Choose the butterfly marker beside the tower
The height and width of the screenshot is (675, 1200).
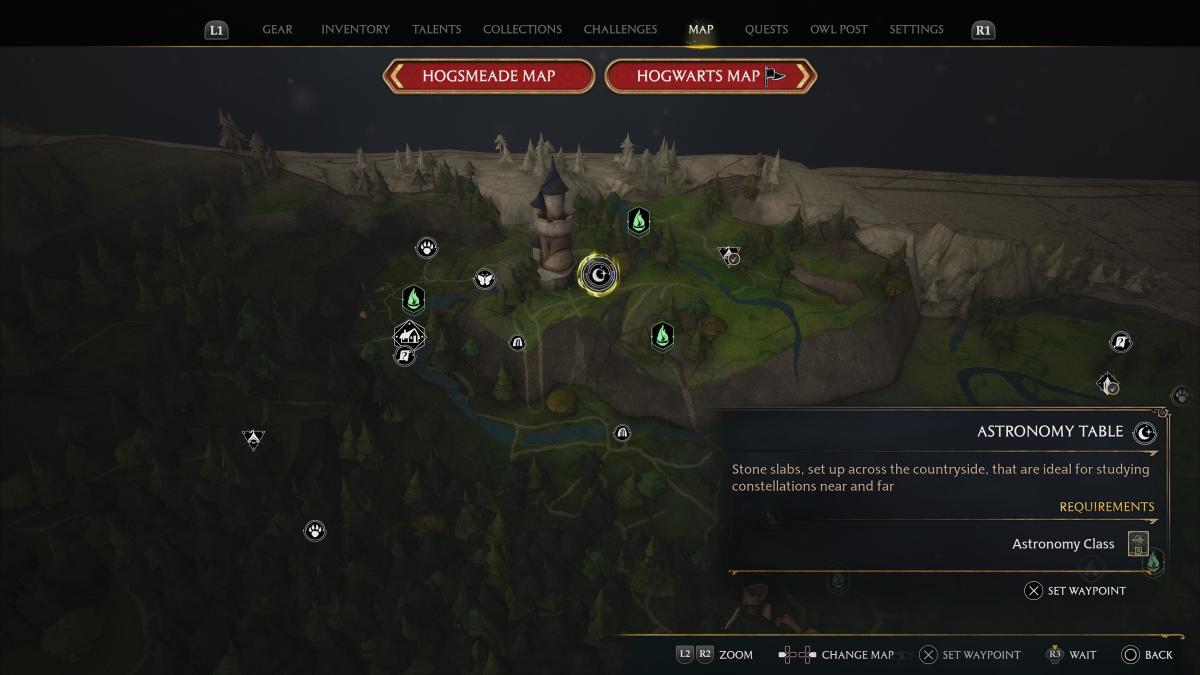coord(485,279)
